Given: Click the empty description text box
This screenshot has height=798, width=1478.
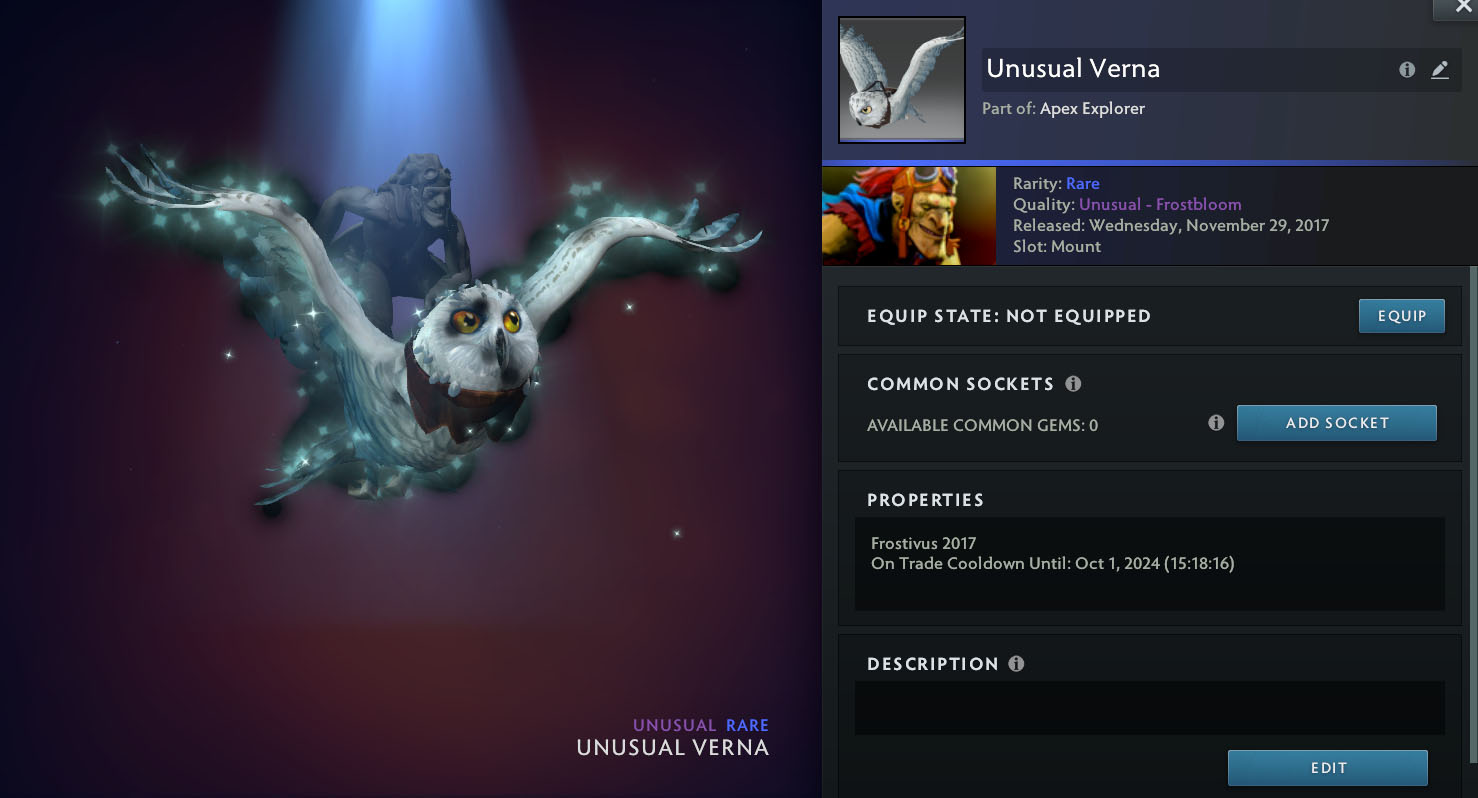Looking at the screenshot, I should (x=1149, y=708).
